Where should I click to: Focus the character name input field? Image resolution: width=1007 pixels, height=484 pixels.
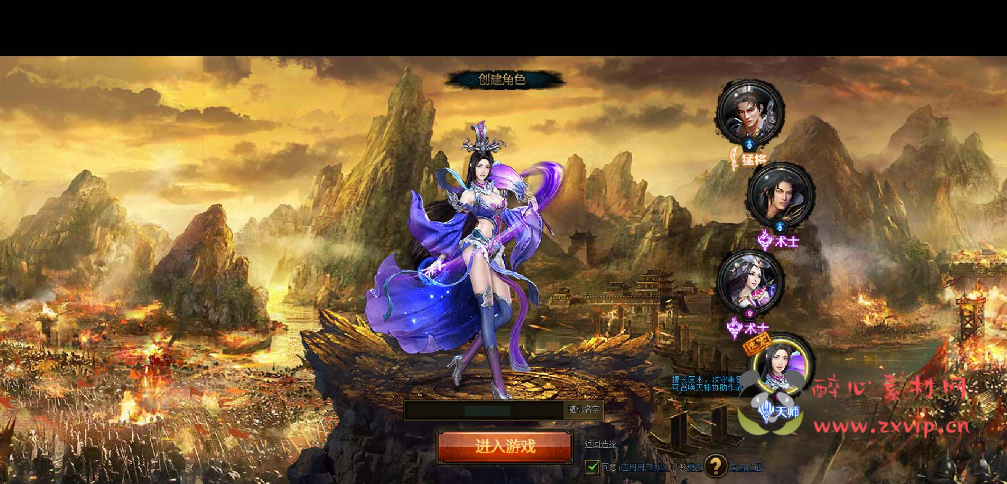(483, 410)
